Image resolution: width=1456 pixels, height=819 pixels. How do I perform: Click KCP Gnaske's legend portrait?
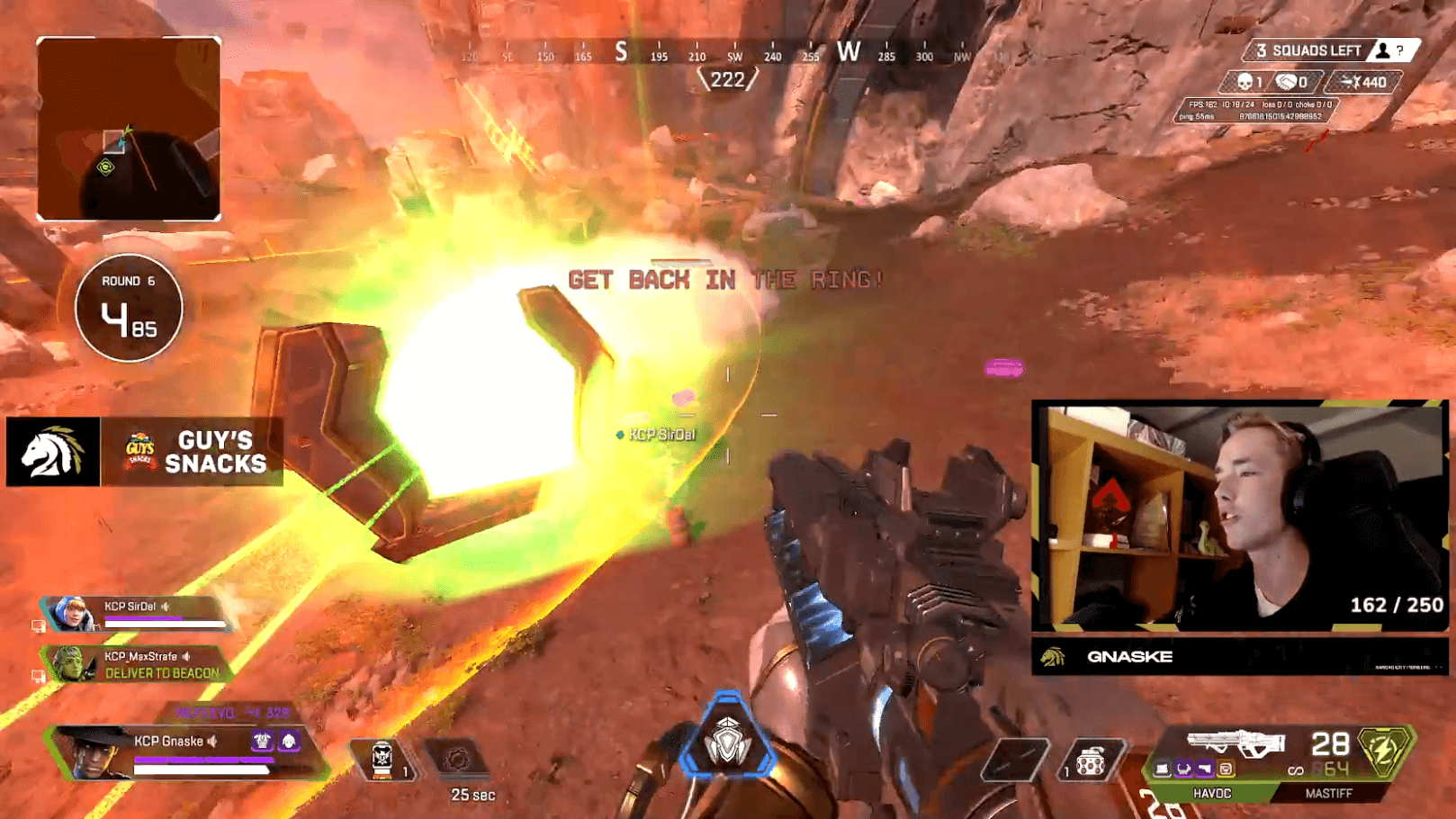(x=90, y=752)
